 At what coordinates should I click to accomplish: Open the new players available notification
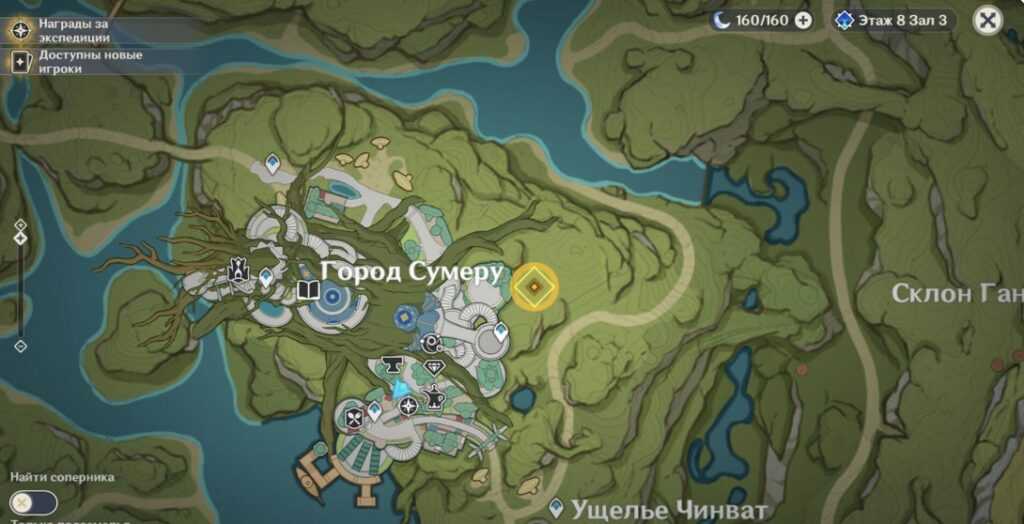80,62
